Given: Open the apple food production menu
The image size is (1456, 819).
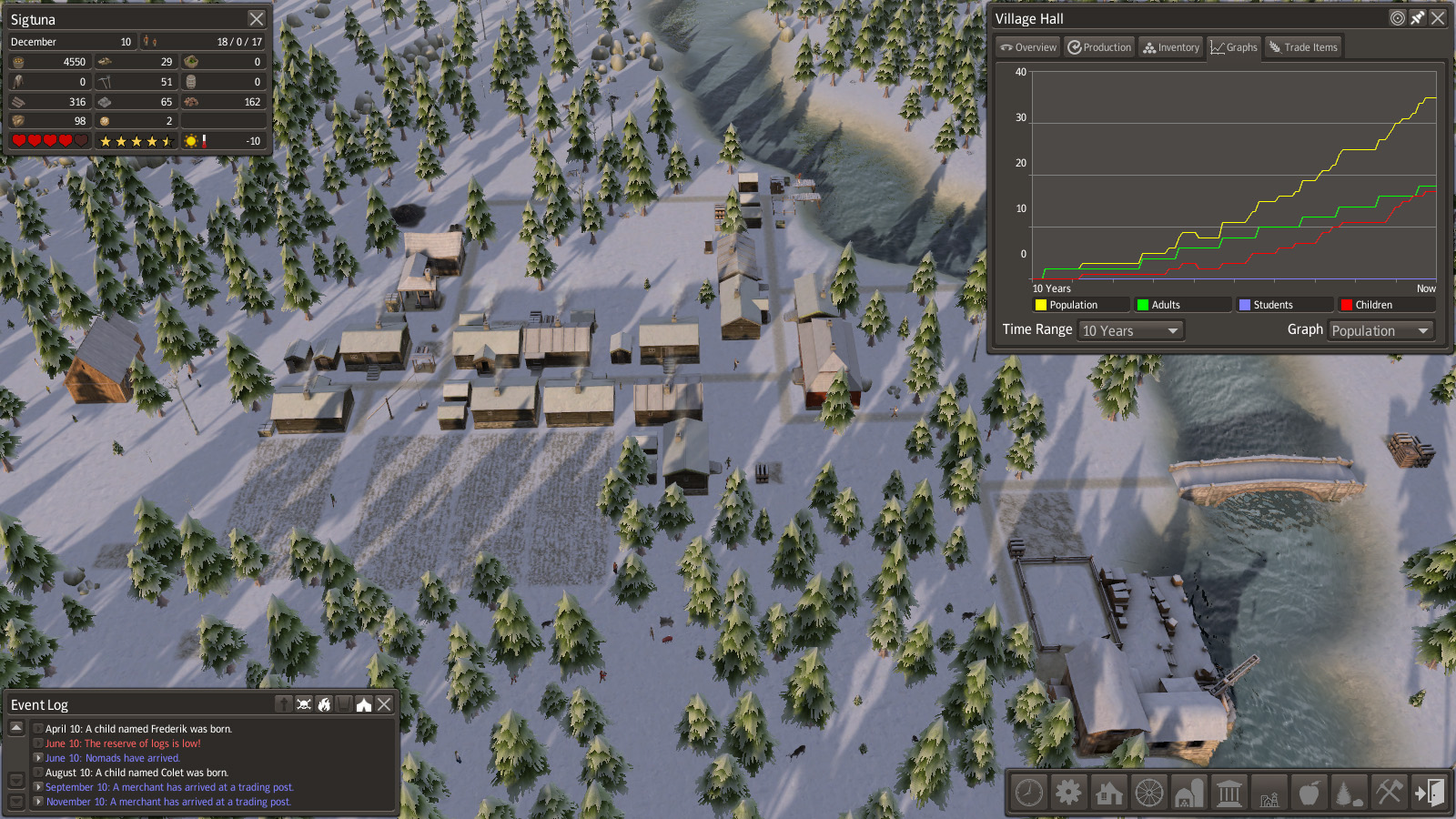Looking at the screenshot, I should tap(1309, 793).
